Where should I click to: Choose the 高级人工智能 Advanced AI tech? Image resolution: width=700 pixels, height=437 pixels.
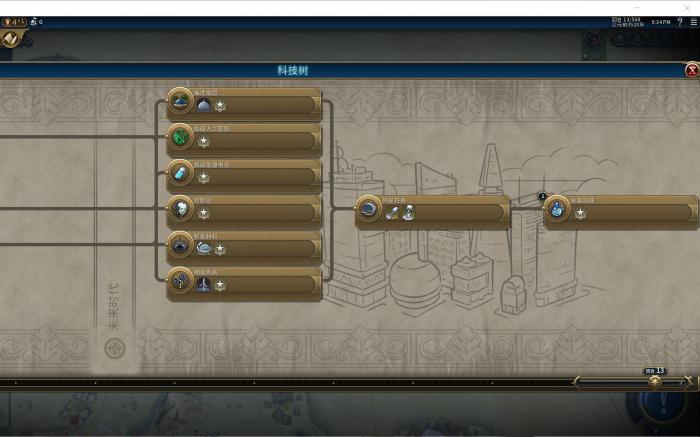point(244,139)
